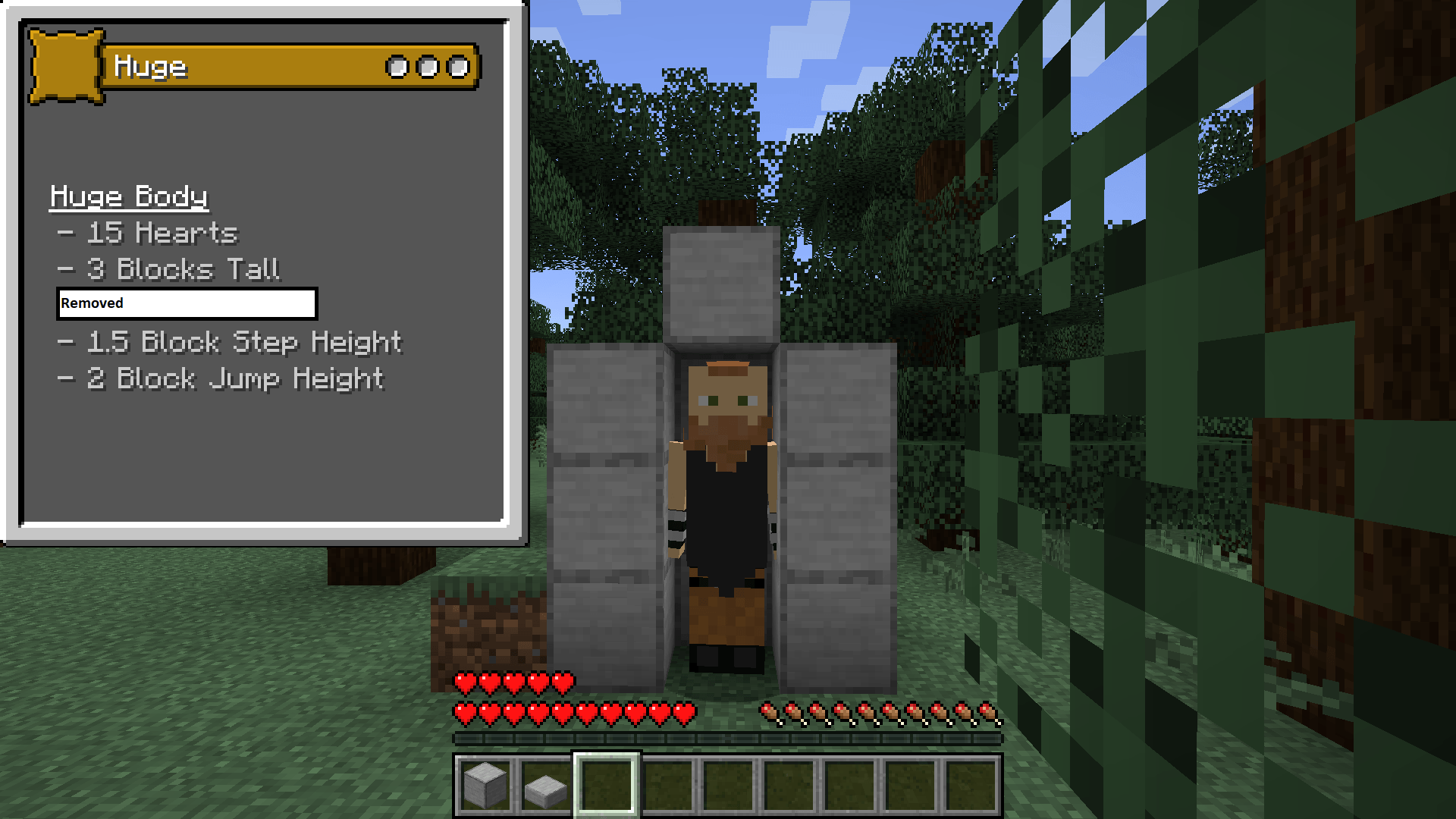
Task: Toggle the middle circle button on the Huge banner
Action: coord(427,67)
